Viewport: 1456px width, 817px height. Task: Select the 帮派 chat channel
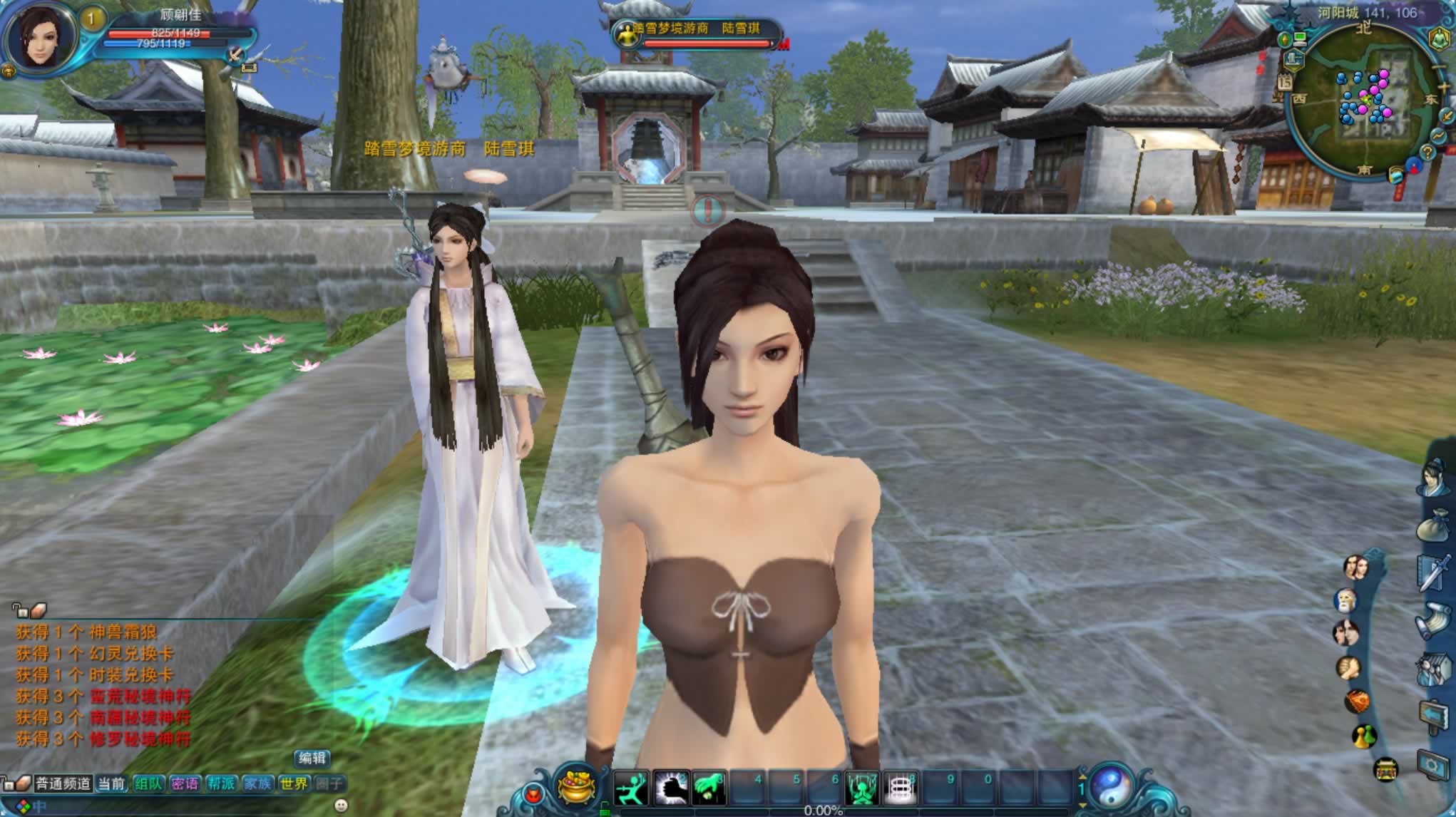click(x=221, y=784)
